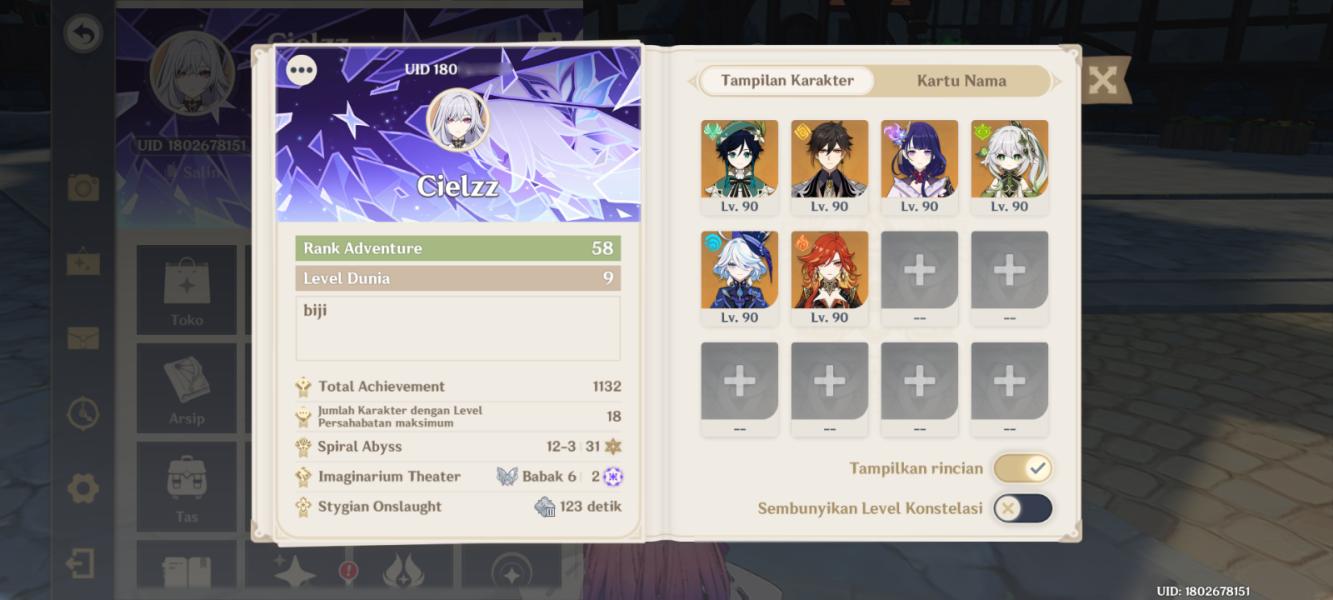
Task: Open the three-dot options menu
Action: pyautogui.click(x=301, y=70)
